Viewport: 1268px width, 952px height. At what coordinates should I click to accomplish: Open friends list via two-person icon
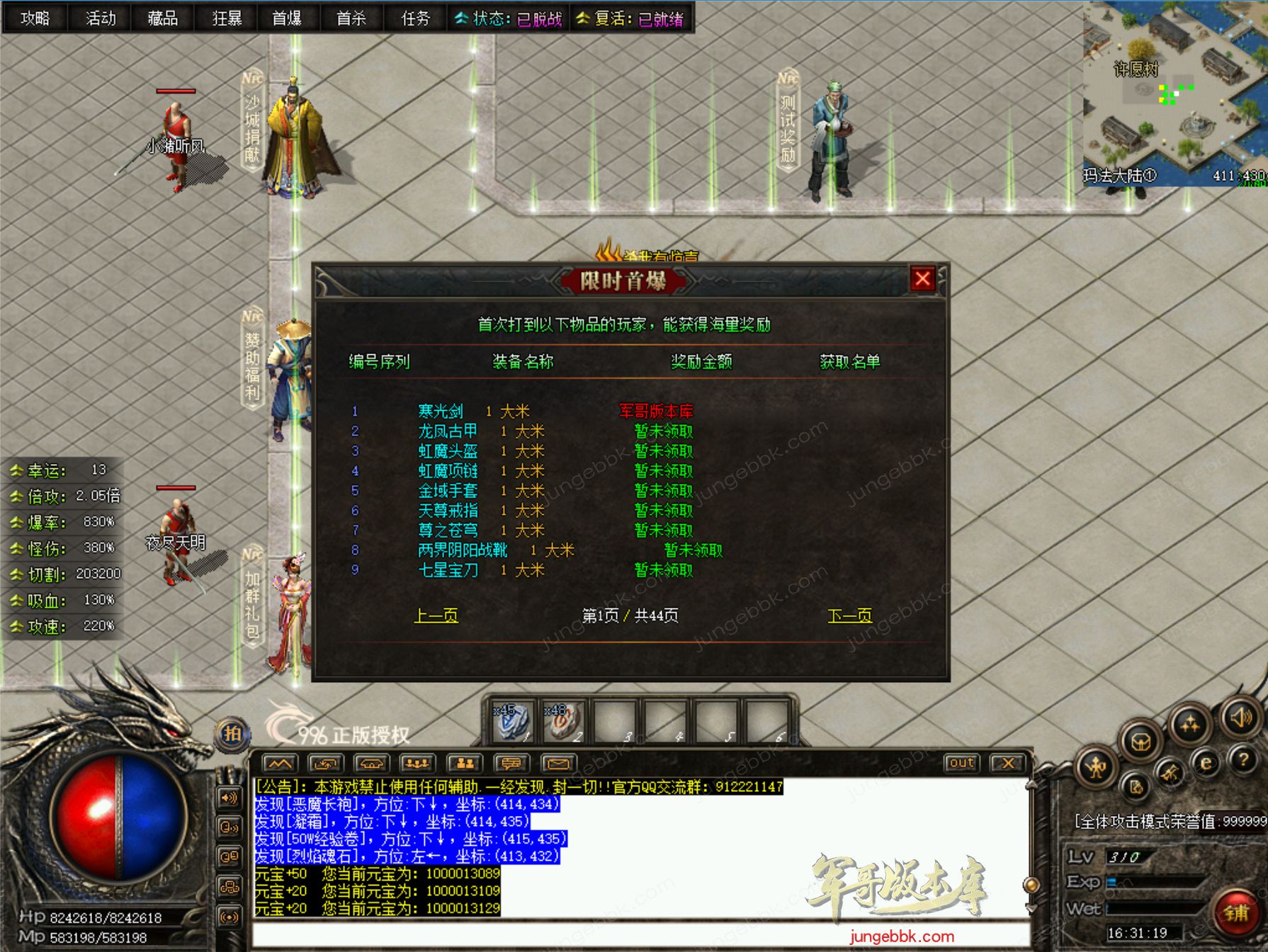click(x=464, y=762)
